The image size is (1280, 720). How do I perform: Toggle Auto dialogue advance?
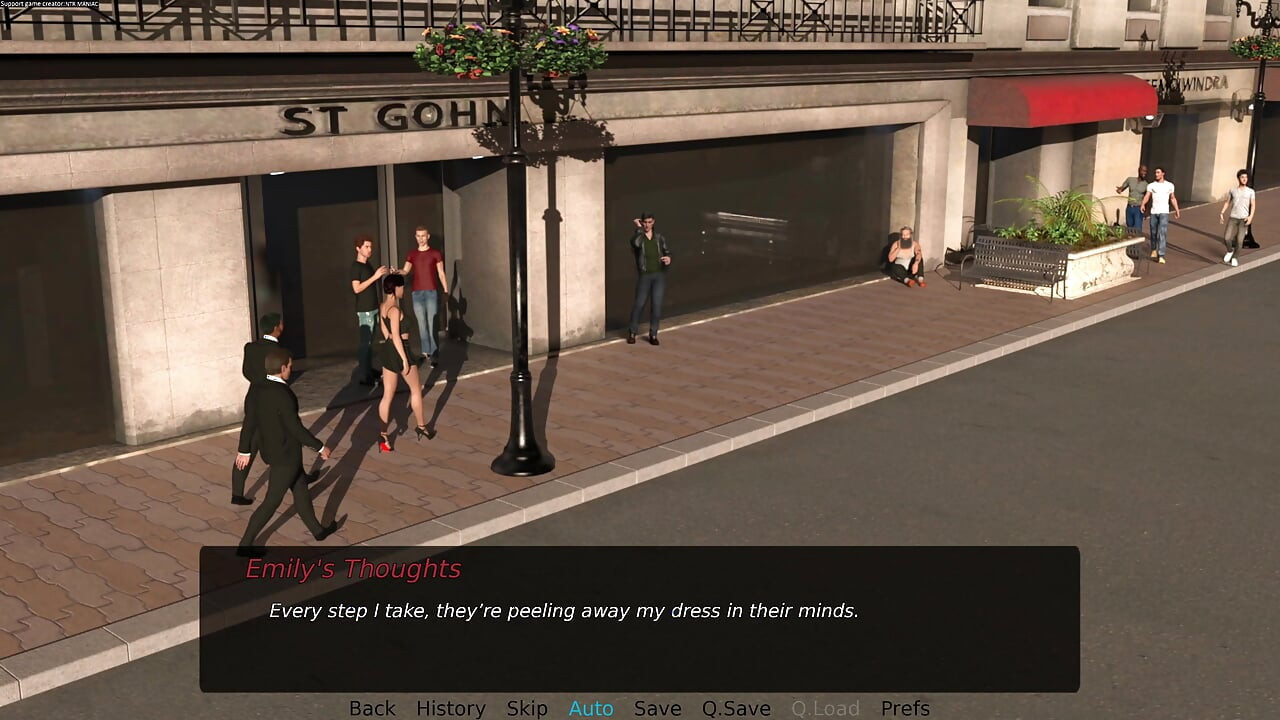[x=591, y=708]
